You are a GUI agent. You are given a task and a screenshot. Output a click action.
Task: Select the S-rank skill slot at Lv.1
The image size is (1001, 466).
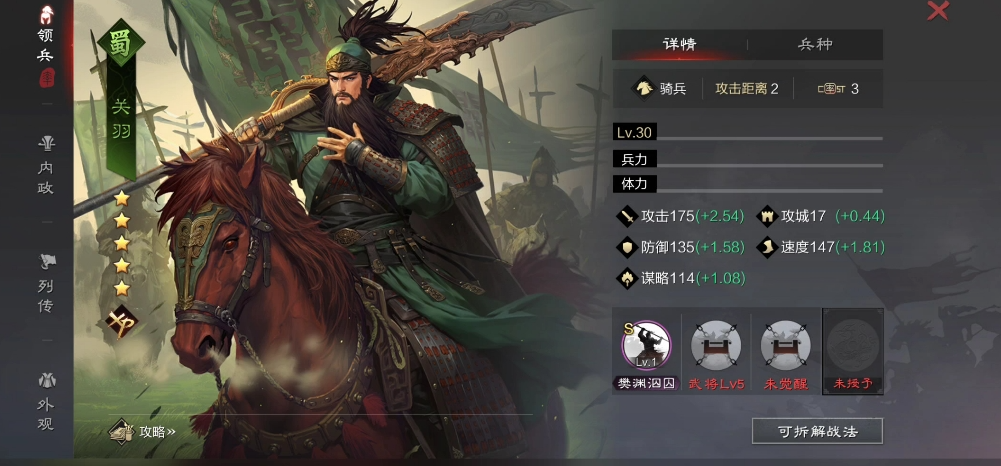pos(646,346)
